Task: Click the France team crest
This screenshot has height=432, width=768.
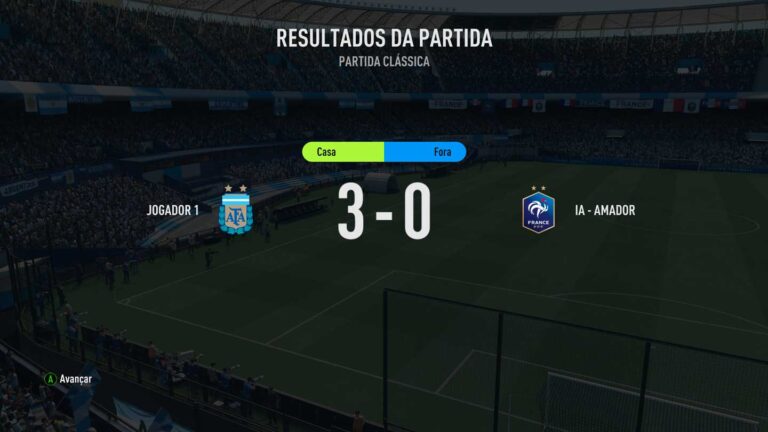Action: click(538, 210)
